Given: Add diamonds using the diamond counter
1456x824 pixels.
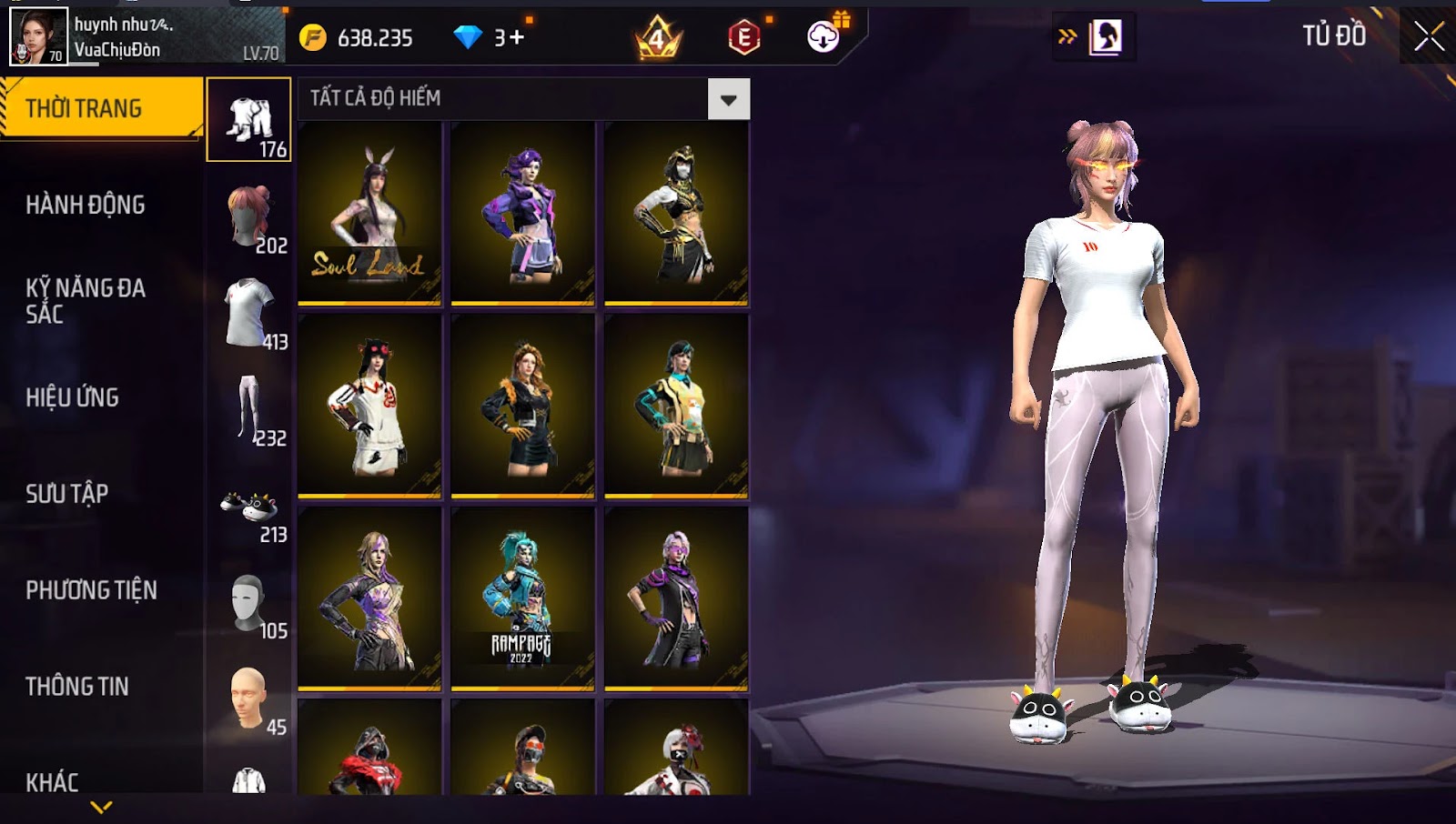Looking at the screenshot, I should click(x=490, y=37).
